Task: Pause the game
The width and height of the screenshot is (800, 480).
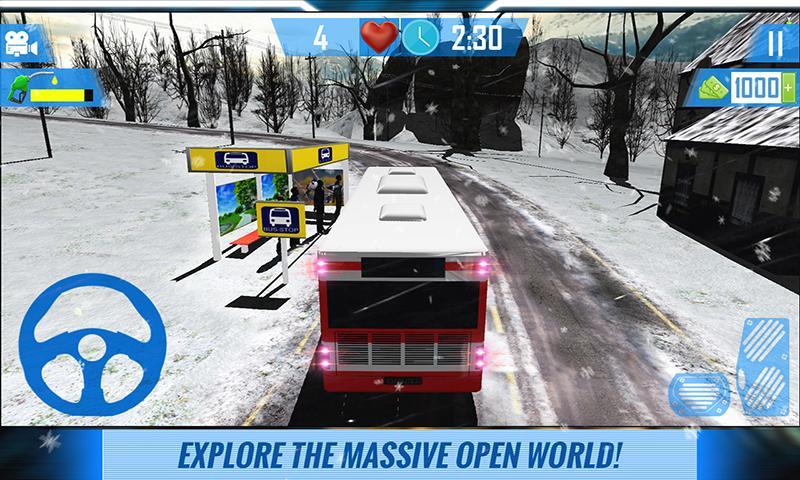Action: click(775, 42)
